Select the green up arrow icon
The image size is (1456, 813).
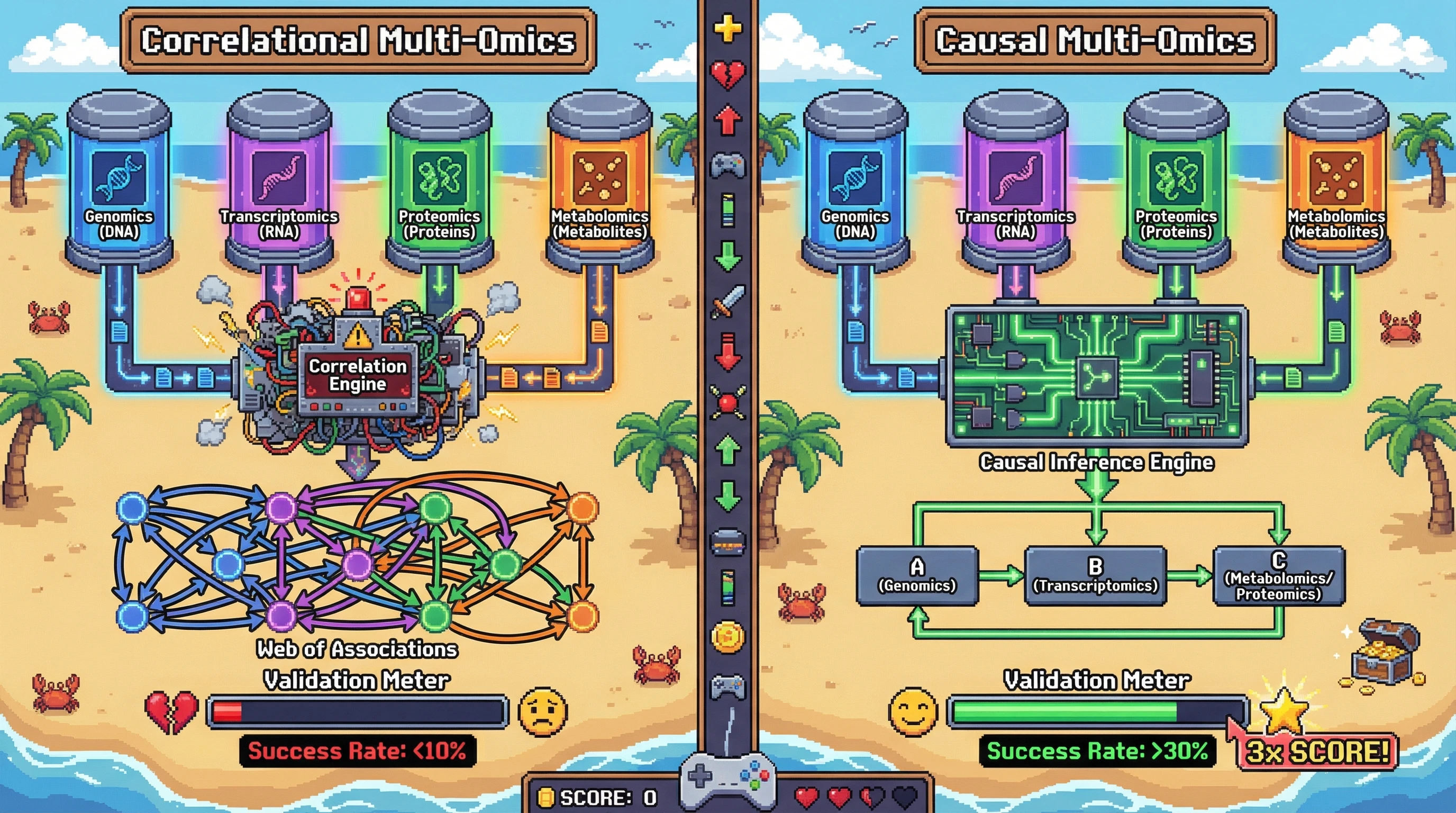[727, 450]
